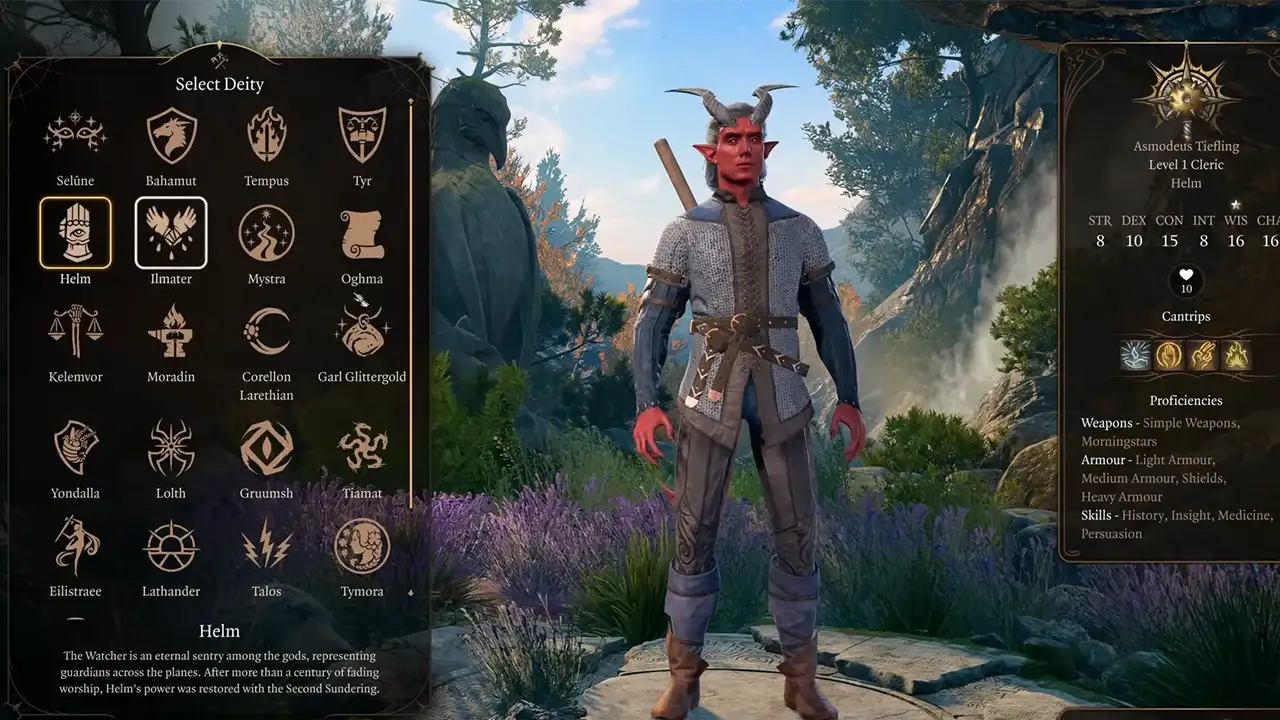Choose Corellon Larethian deity

[266, 331]
